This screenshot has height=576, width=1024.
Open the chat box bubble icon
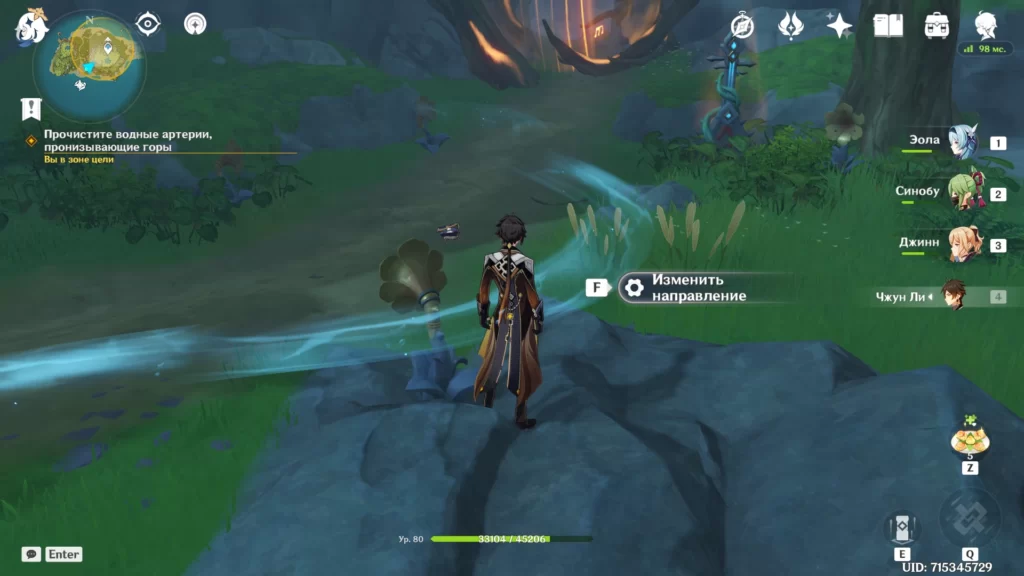[31, 554]
